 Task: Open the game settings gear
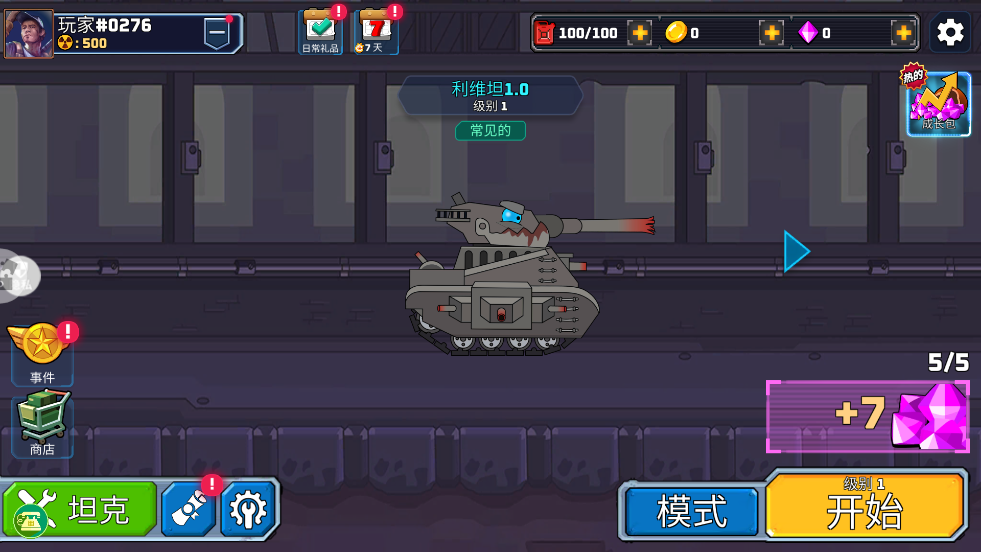(950, 33)
